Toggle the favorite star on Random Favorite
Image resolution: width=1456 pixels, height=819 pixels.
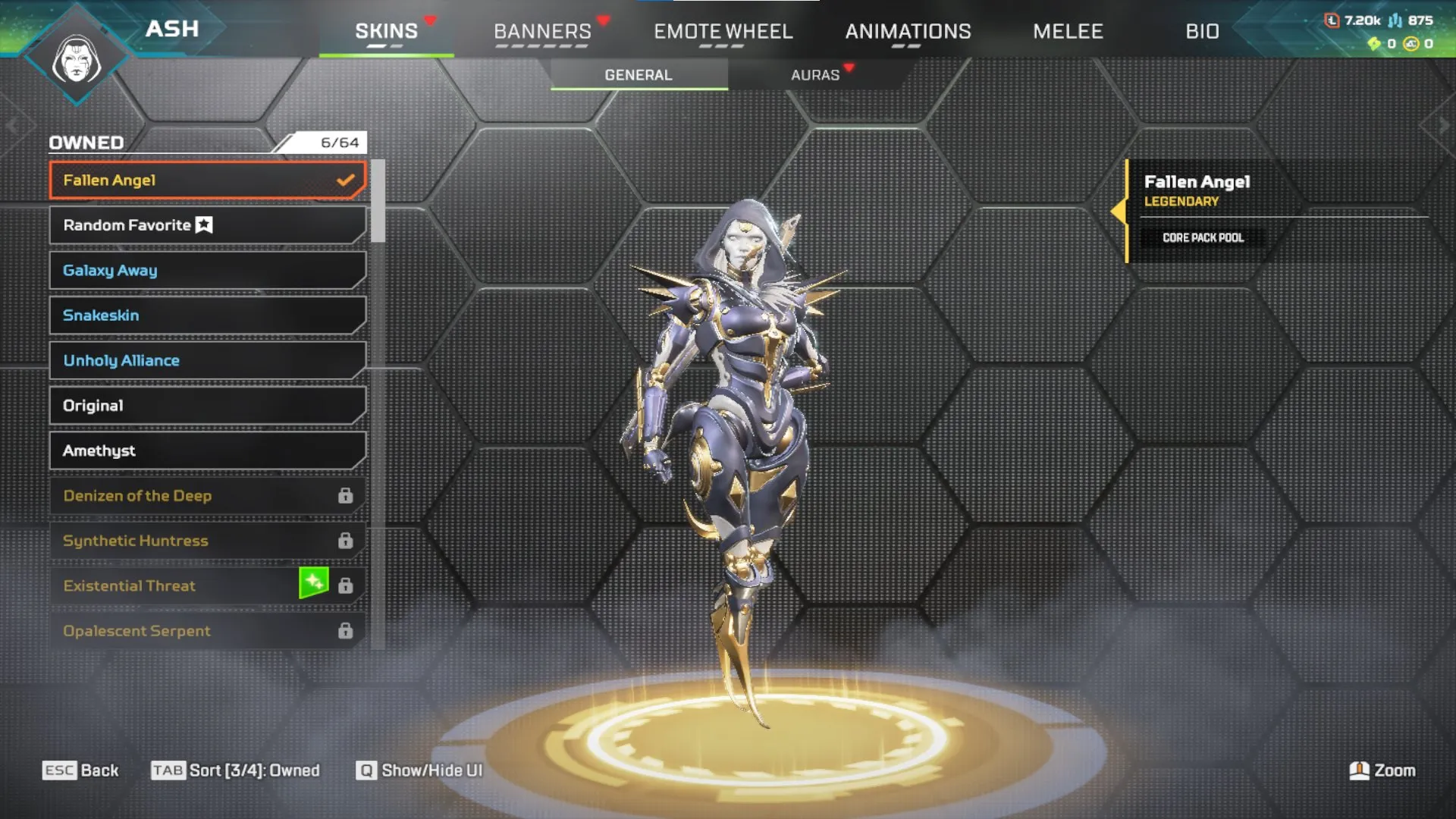202,224
